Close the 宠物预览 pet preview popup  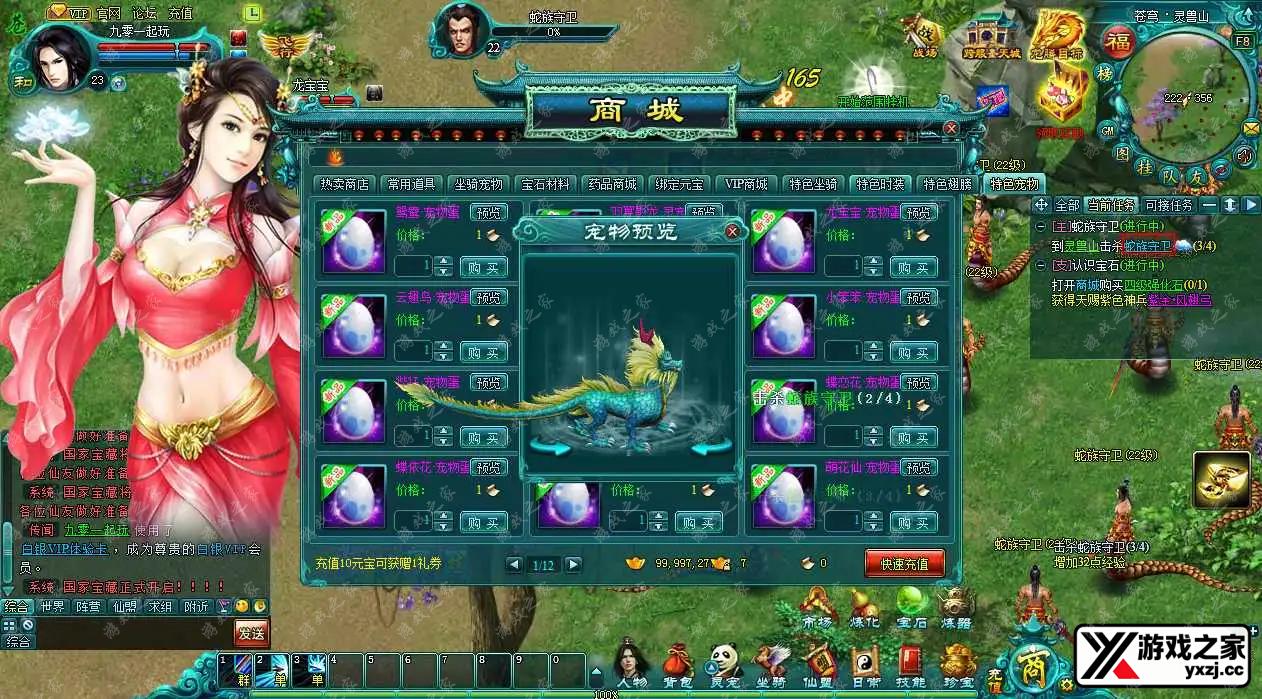coord(732,232)
